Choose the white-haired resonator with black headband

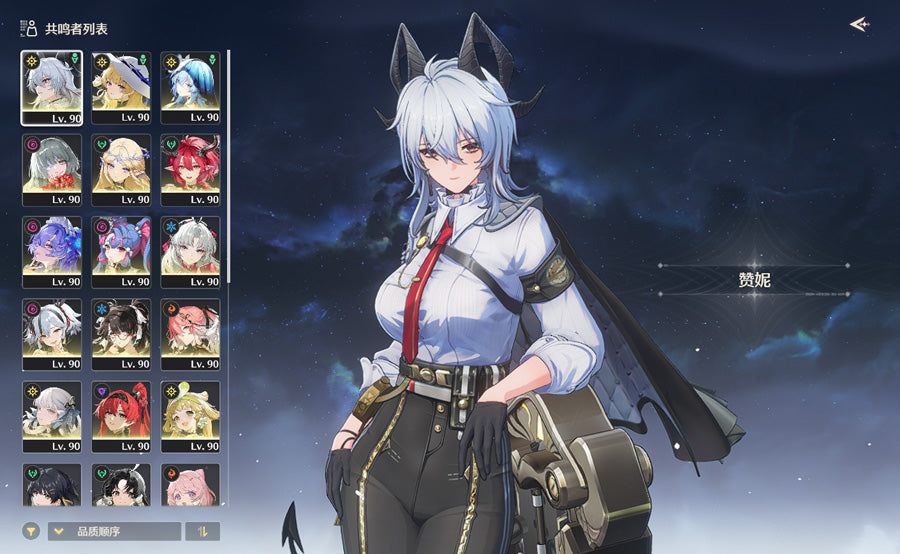click(x=51, y=334)
